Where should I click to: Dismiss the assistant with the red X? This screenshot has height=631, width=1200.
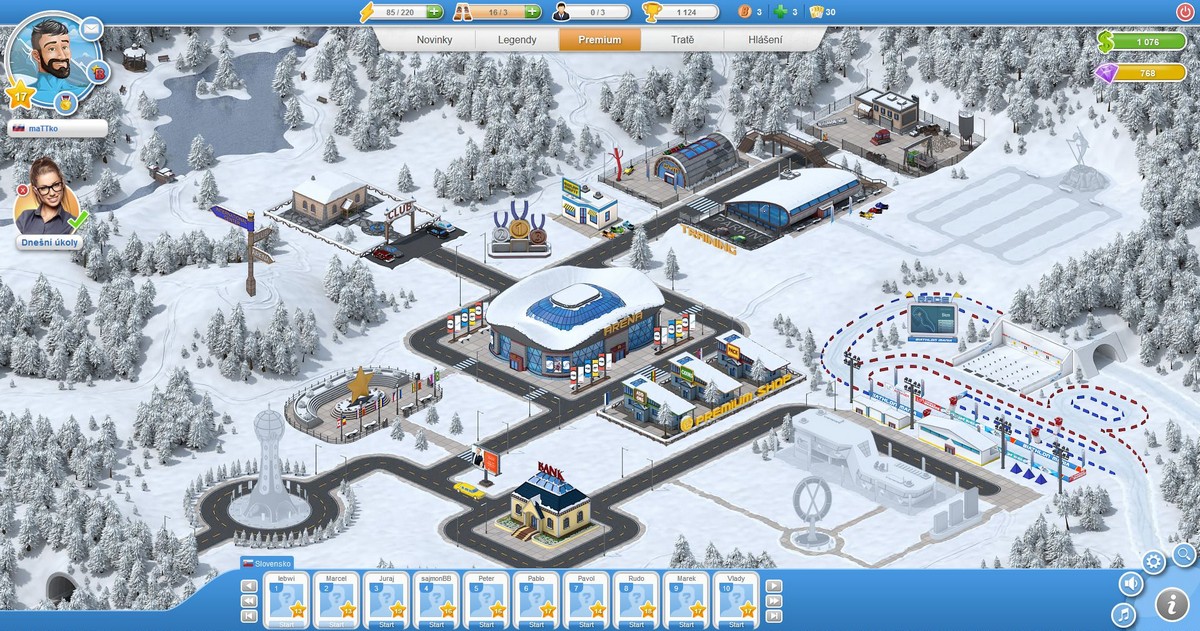coord(22,189)
